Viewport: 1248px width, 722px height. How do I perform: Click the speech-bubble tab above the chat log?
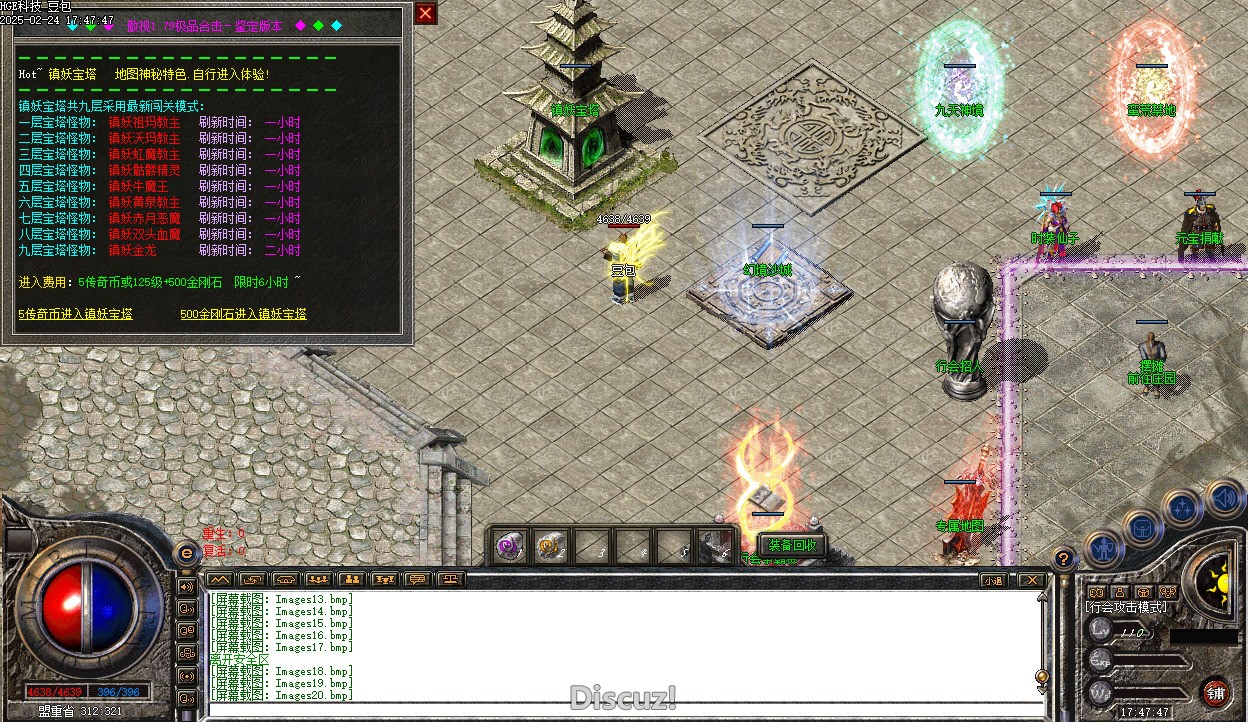coord(418,579)
